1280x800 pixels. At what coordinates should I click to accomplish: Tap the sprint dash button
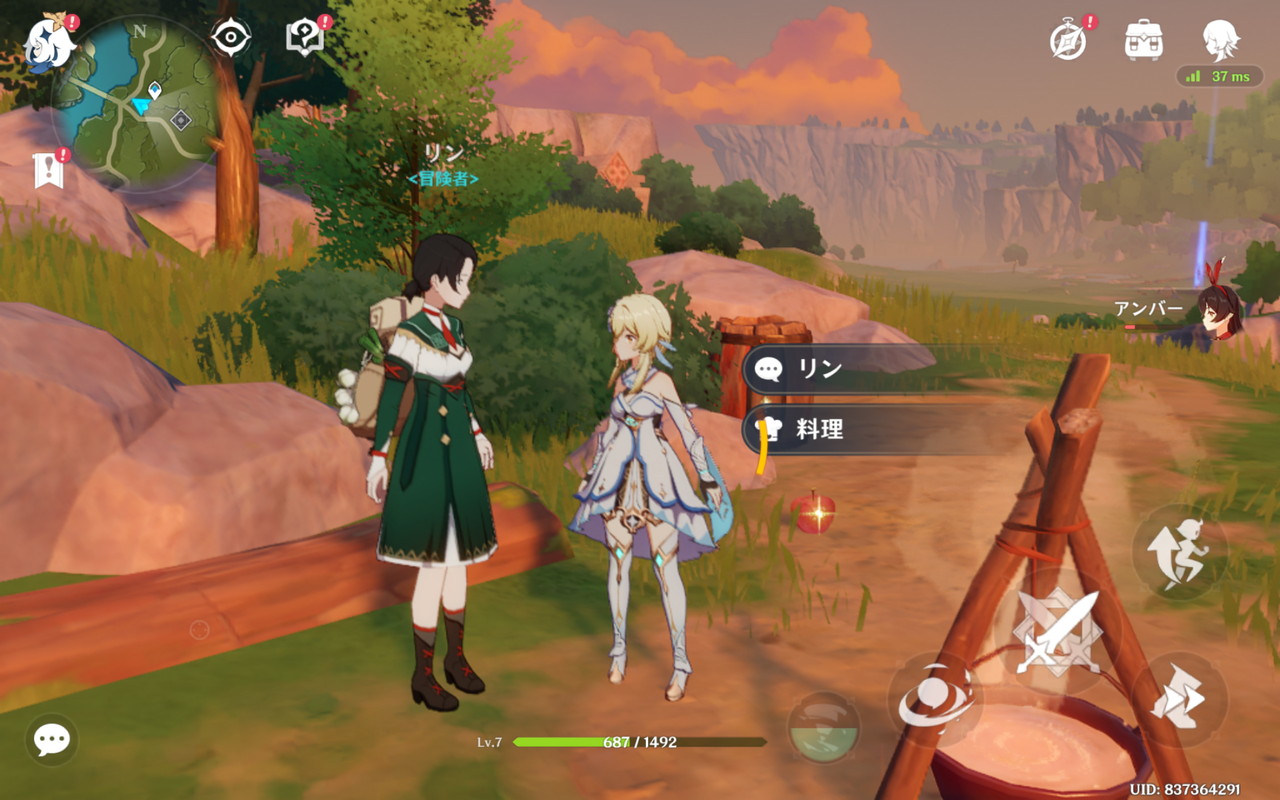coord(1180,697)
